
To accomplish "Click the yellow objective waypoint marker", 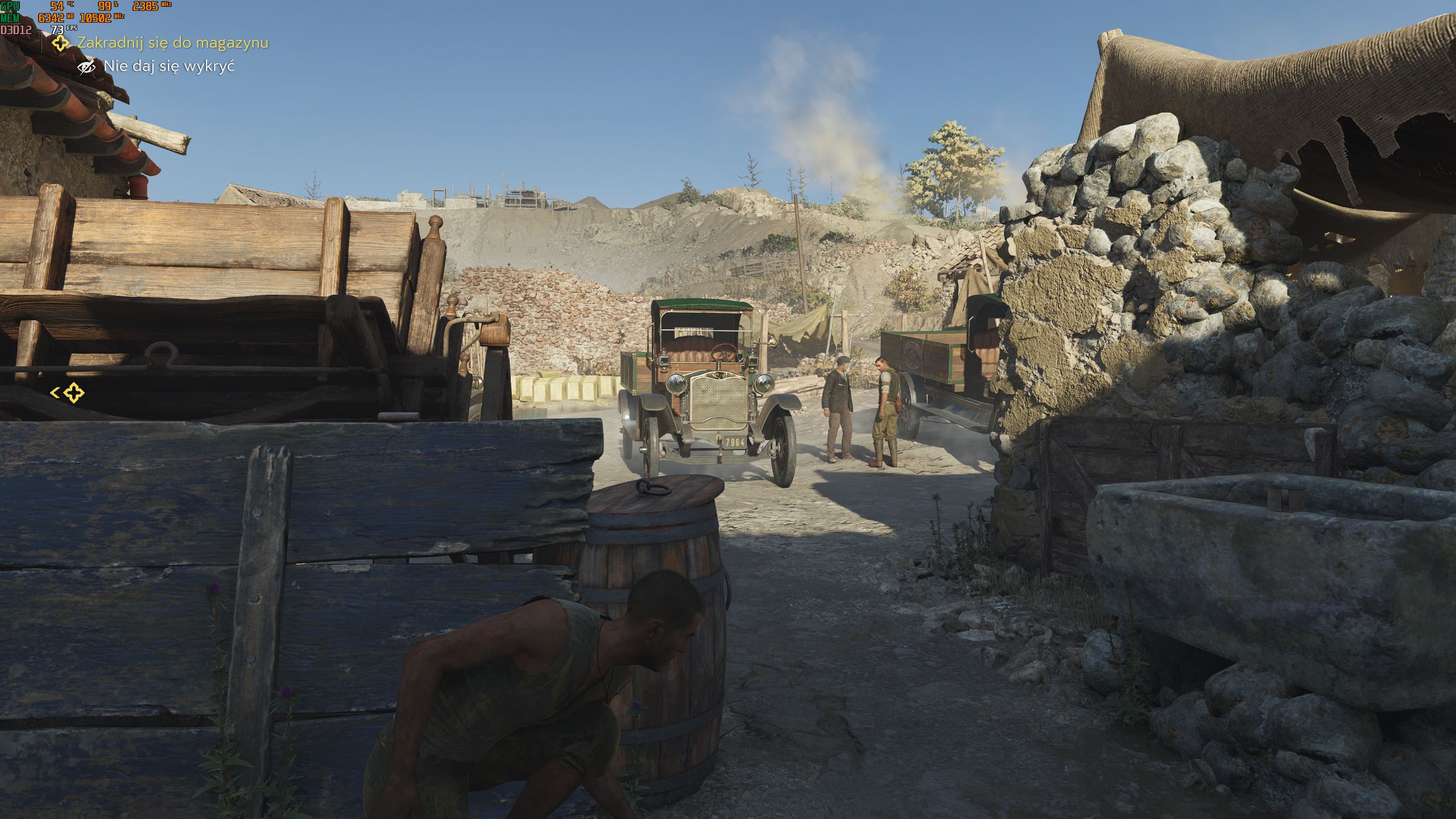I will tap(73, 392).
